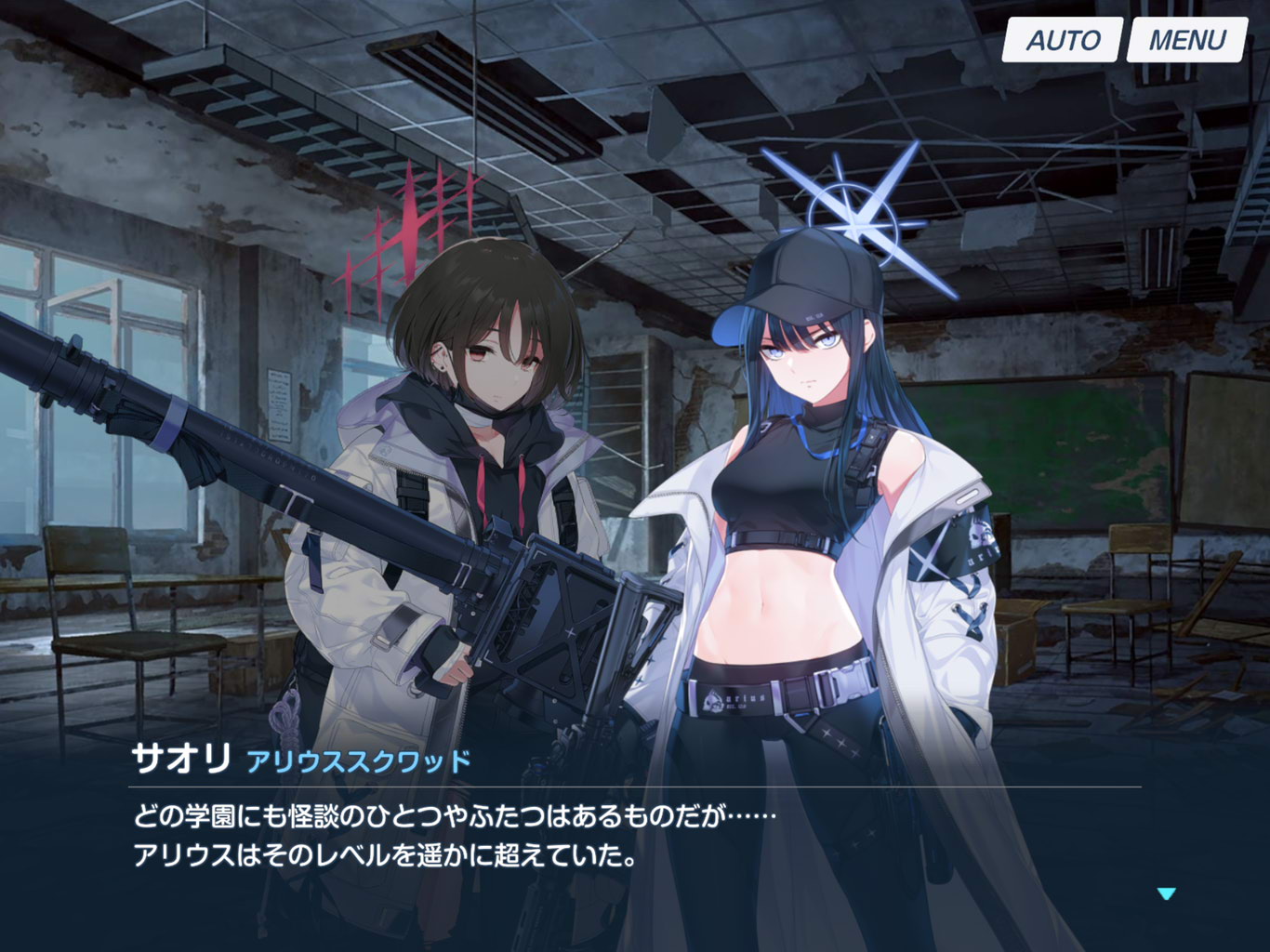Open the MENU button
The image size is (1270, 952).
coord(1186,40)
